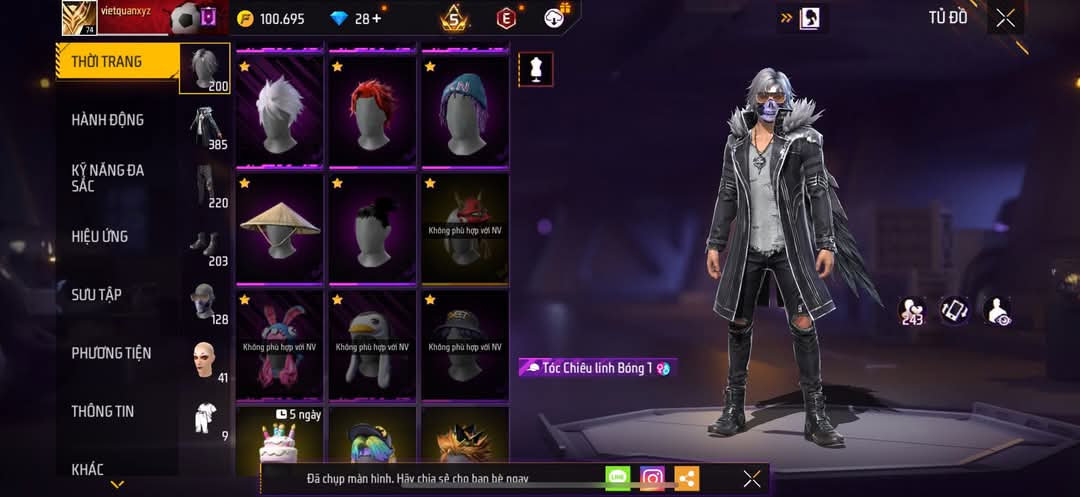1080x497 pixels.
Task: Switch to the HÀNH ĐỘNG category
Action: click(x=107, y=120)
